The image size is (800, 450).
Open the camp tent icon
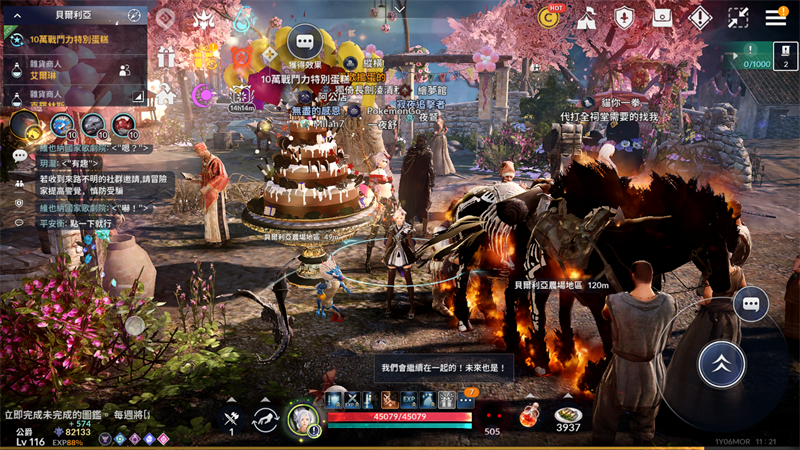tap(587, 17)
